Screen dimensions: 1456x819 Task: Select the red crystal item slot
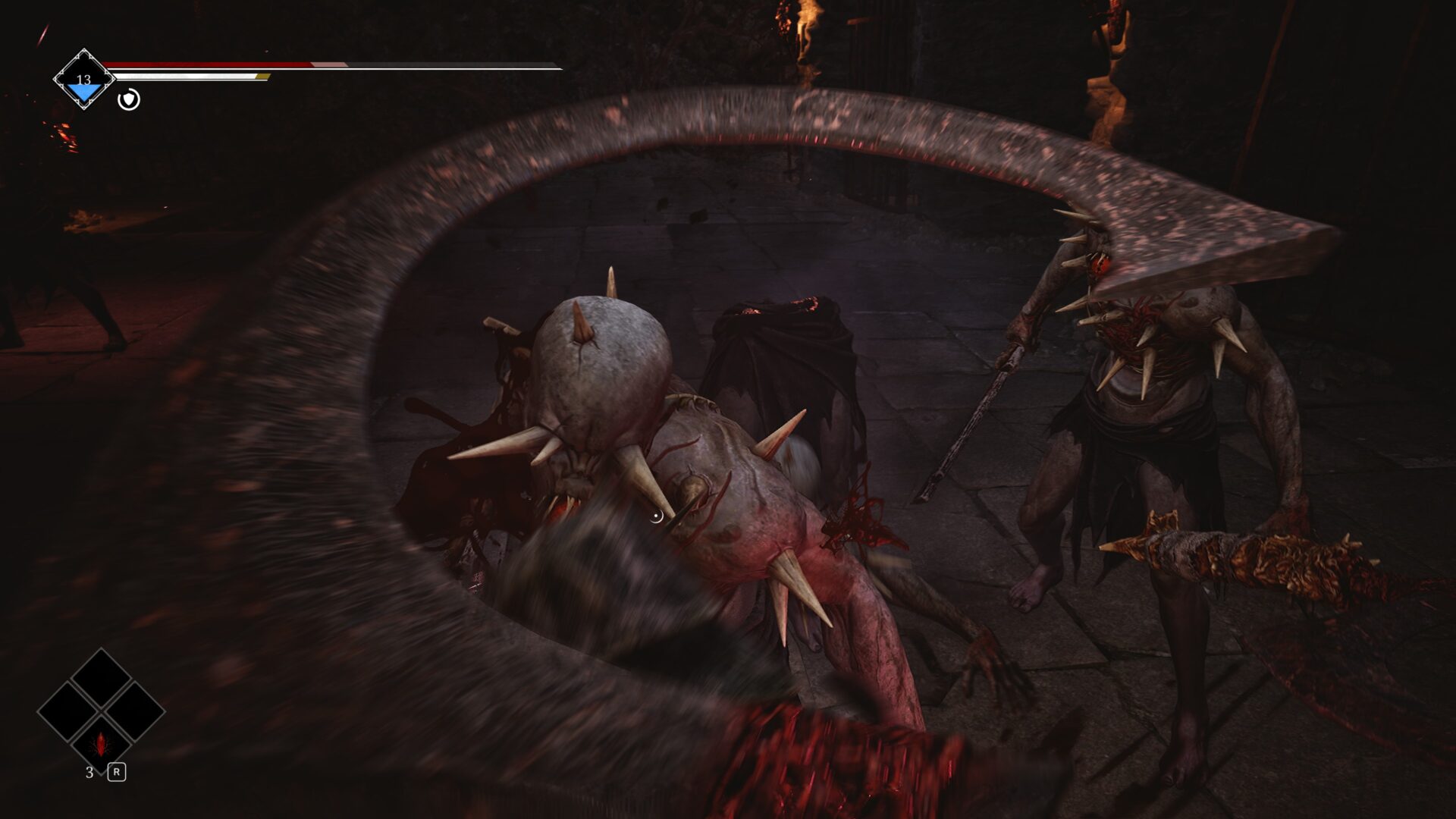pyautogui.click(x=100, y=744)
